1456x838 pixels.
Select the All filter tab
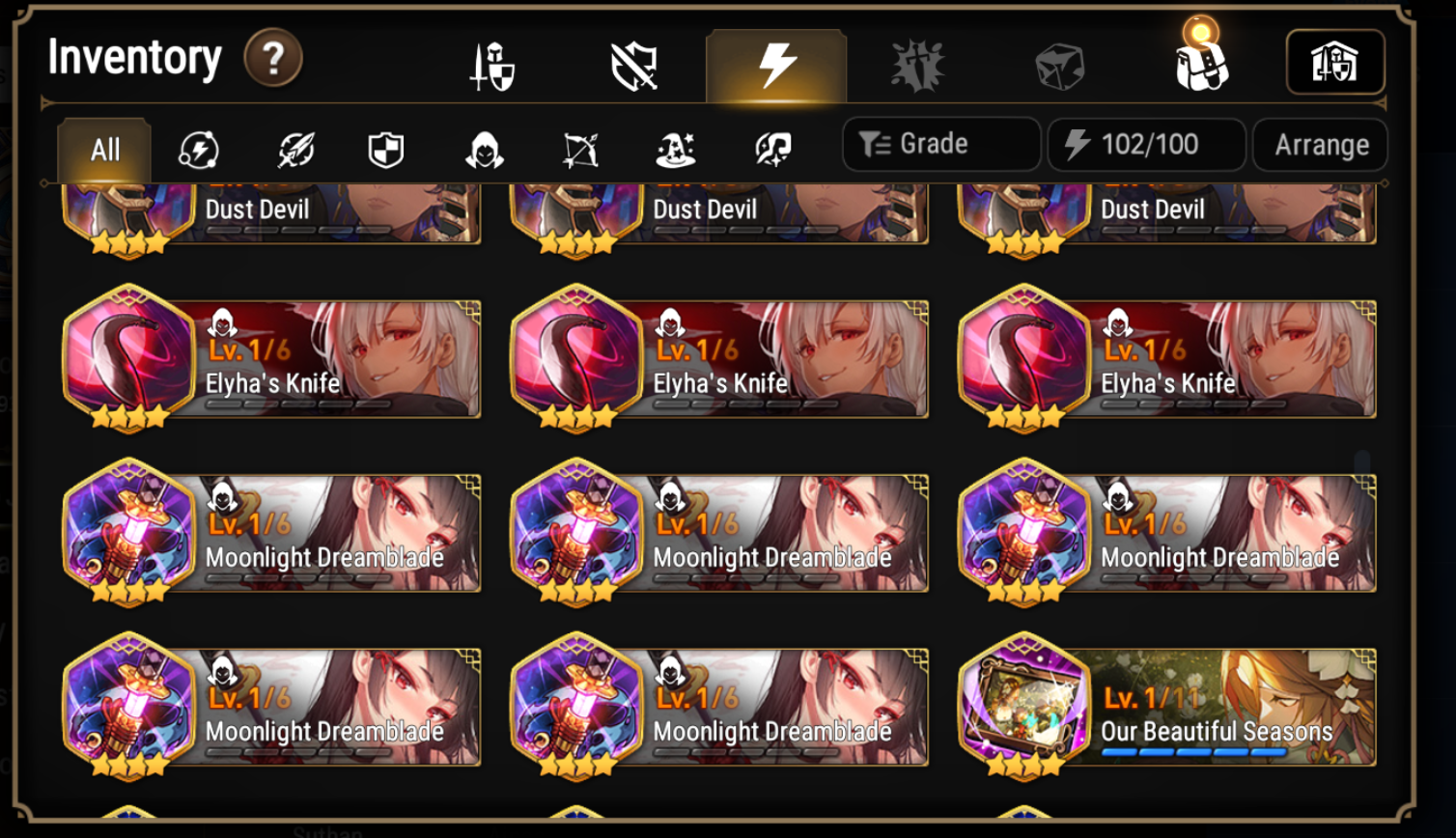(103, 149)
